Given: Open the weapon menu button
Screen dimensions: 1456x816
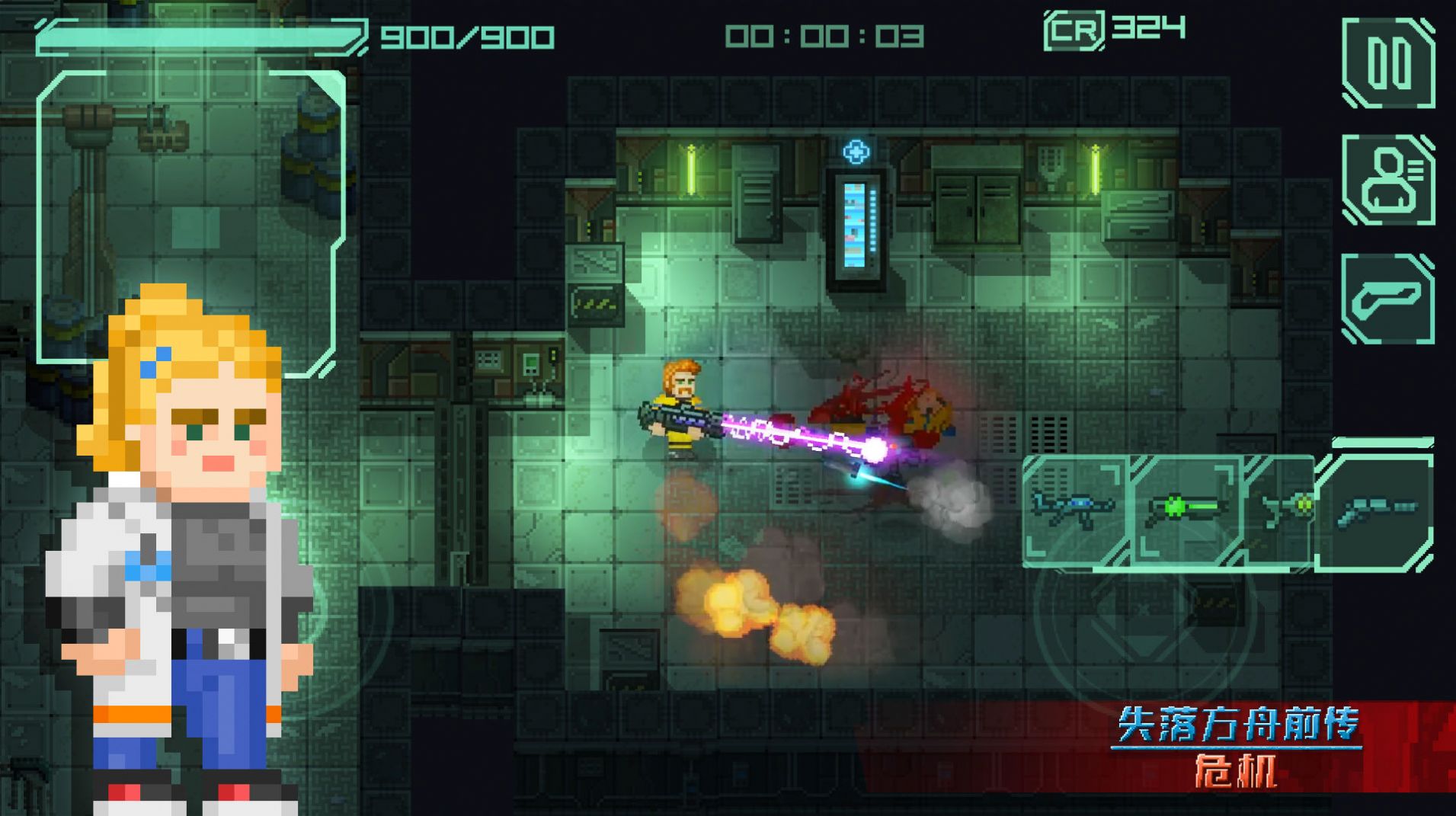Looking at the screenshot, I should [x=1388, y=299].
